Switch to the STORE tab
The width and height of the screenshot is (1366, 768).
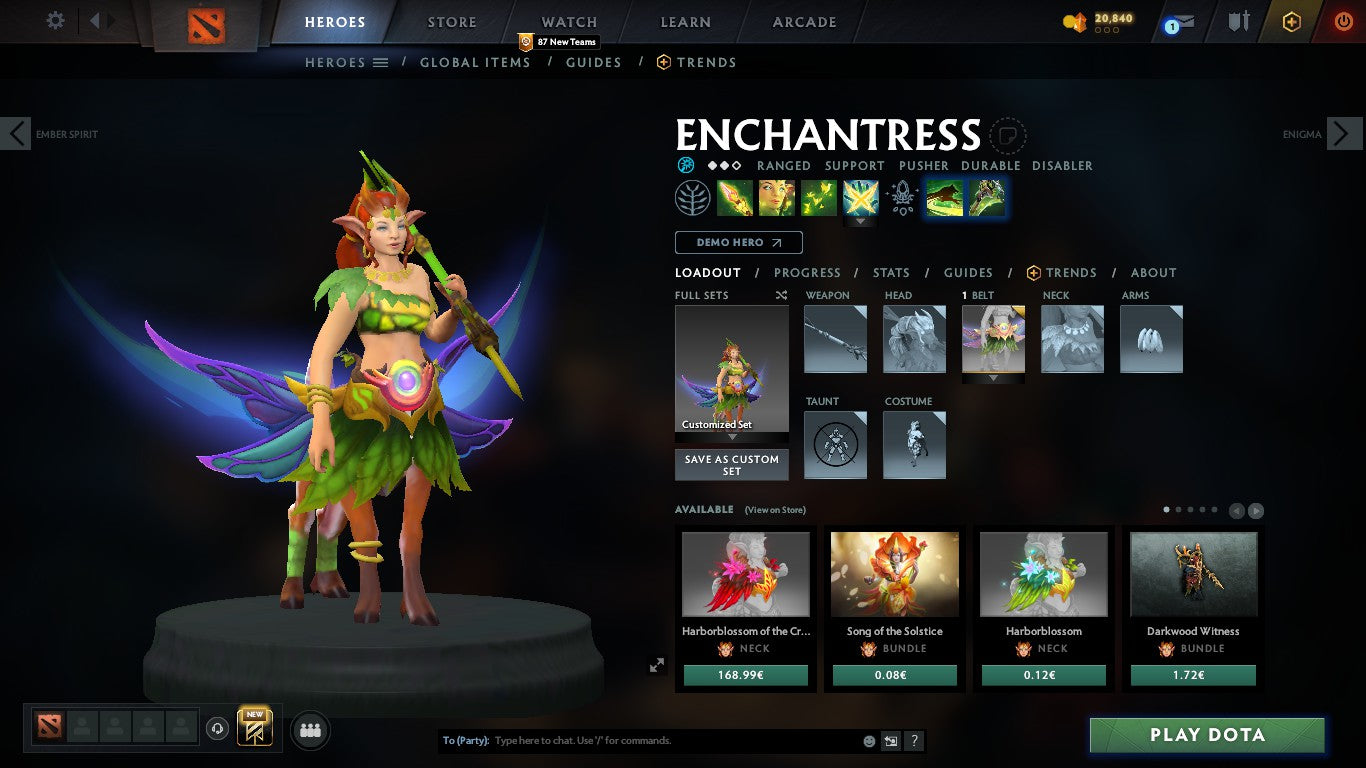click(451, 21)
